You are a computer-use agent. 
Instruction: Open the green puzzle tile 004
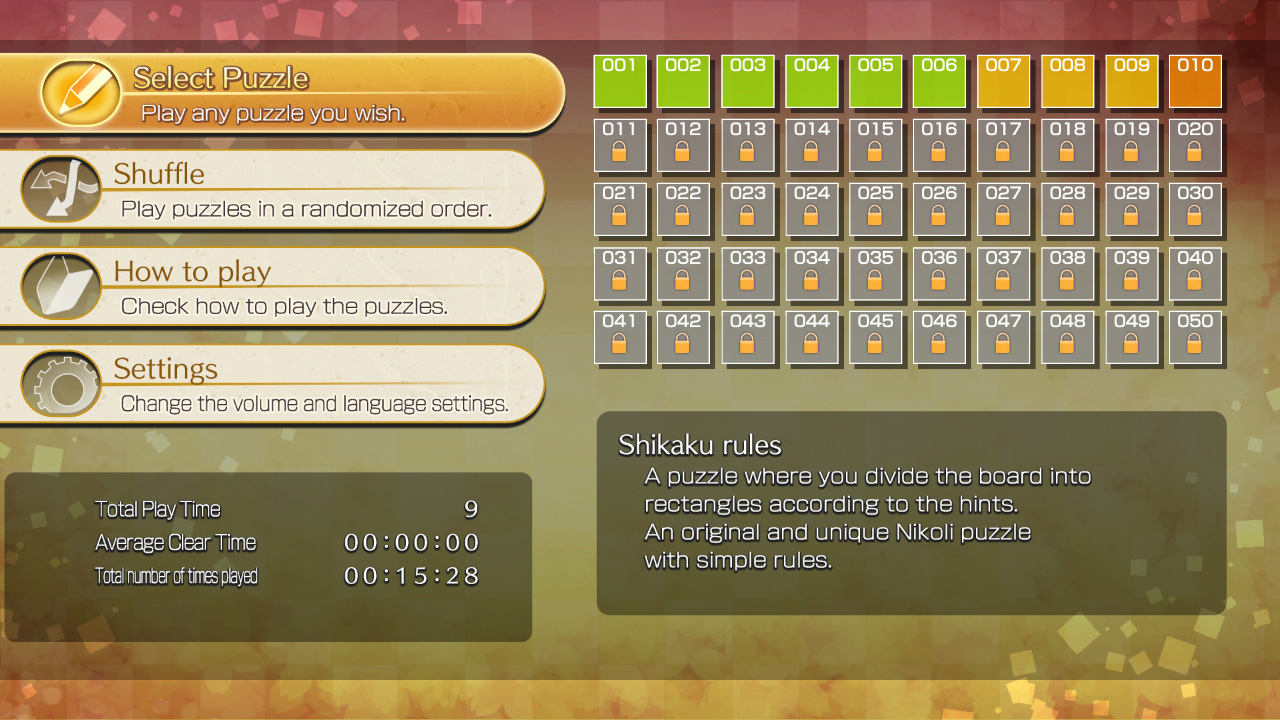point(812,81)
